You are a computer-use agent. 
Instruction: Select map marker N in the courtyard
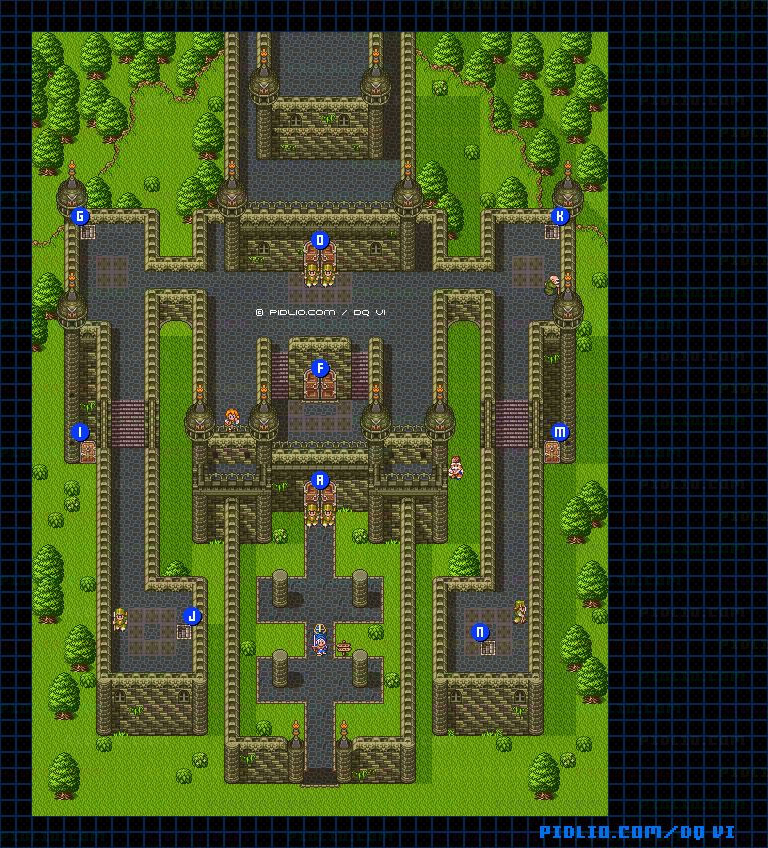coord(480,632)
